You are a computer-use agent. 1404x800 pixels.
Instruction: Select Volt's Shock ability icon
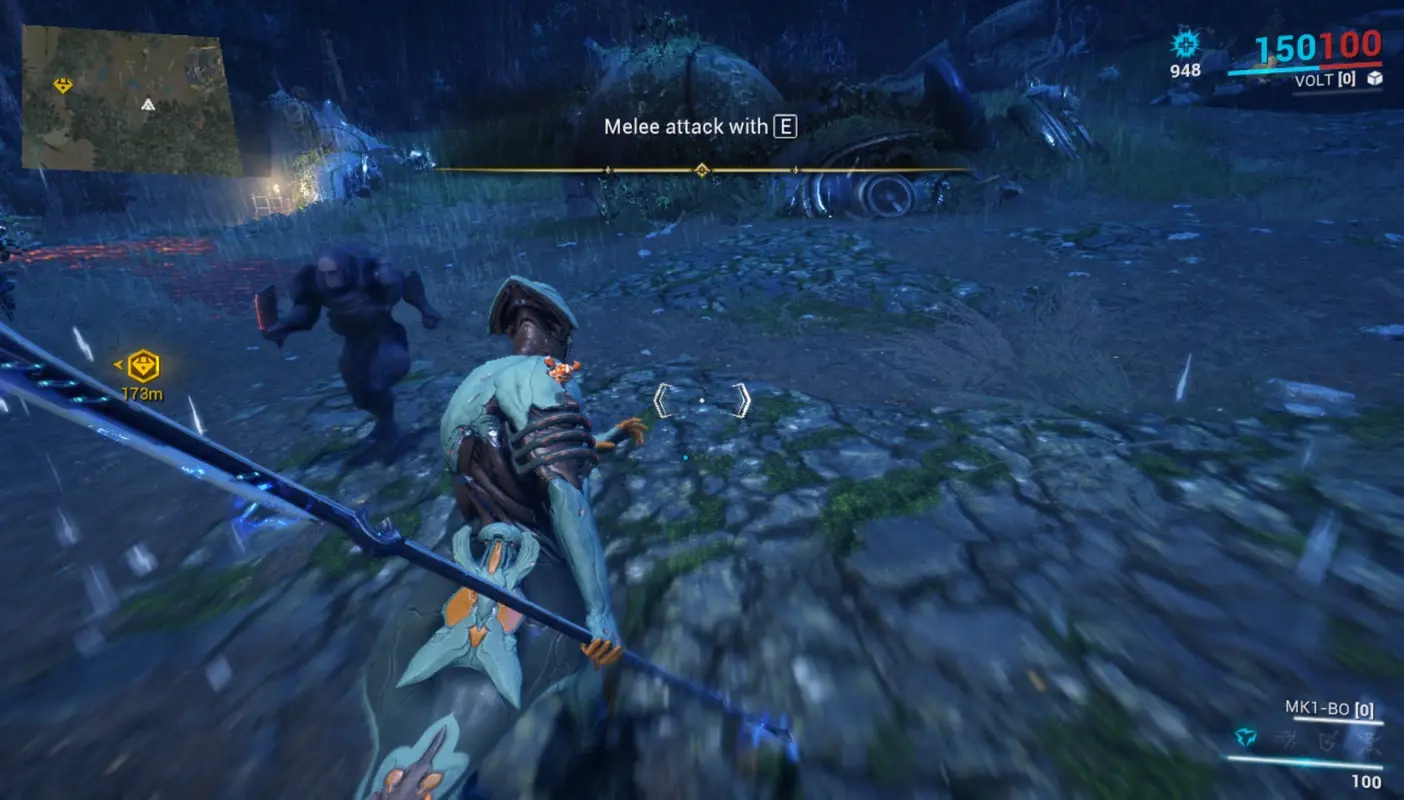(x=1248, y=738)
